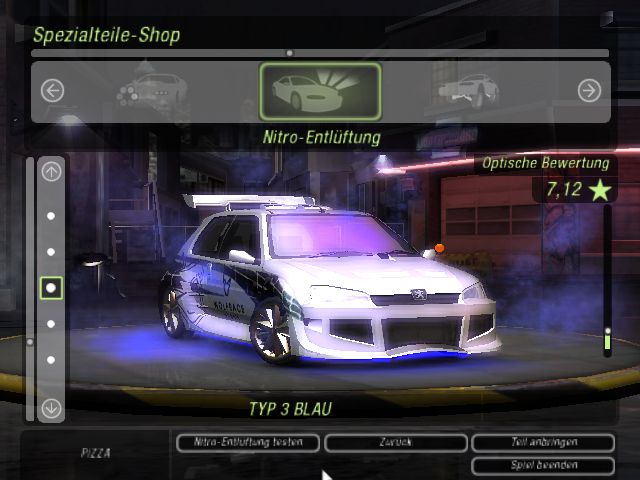Test the nitro purge with Nitro-Entlüftung testen
This screenshot has width=640, height=480.
point(247,442)
